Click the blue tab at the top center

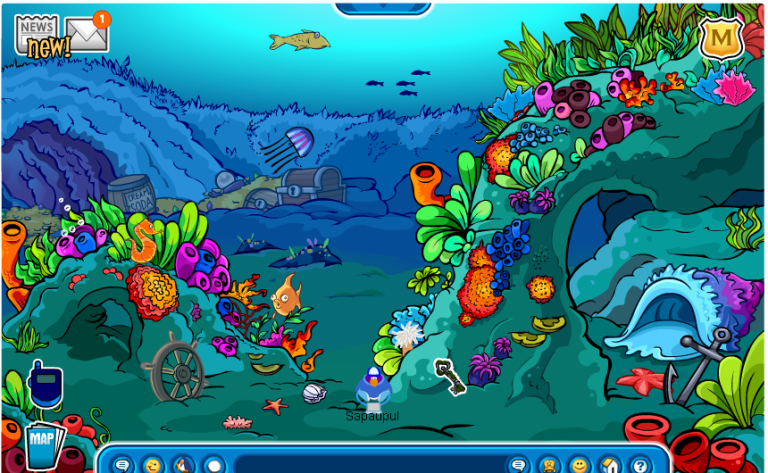pos(384,7)
